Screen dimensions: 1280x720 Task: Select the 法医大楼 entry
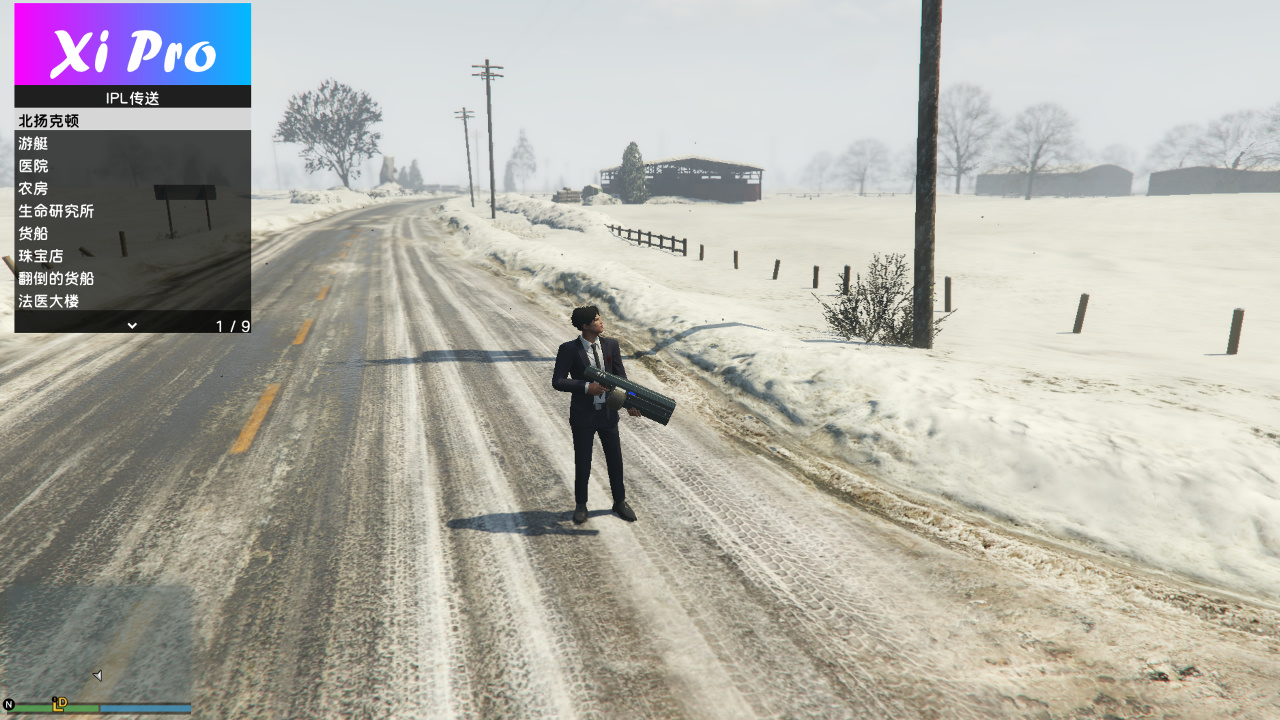pos(132,301)
